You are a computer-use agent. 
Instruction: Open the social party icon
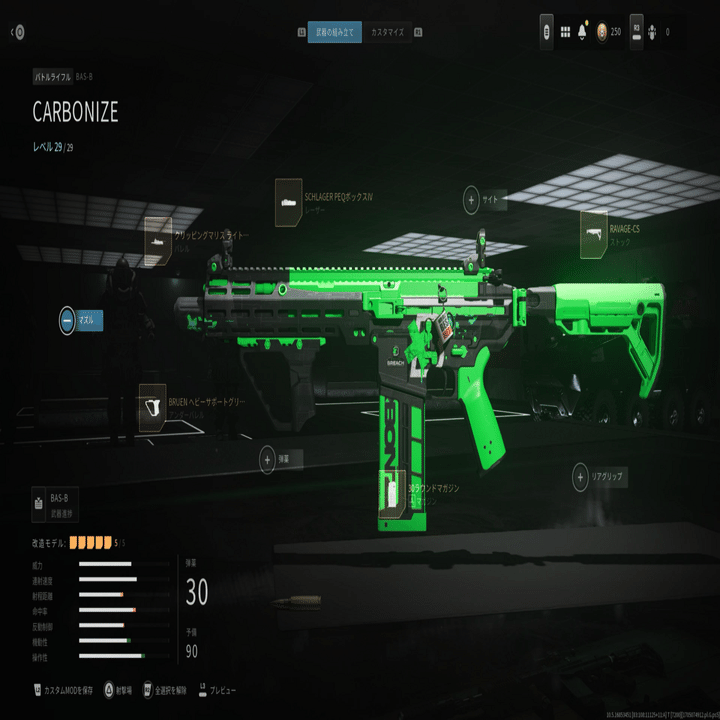[651, 32]
